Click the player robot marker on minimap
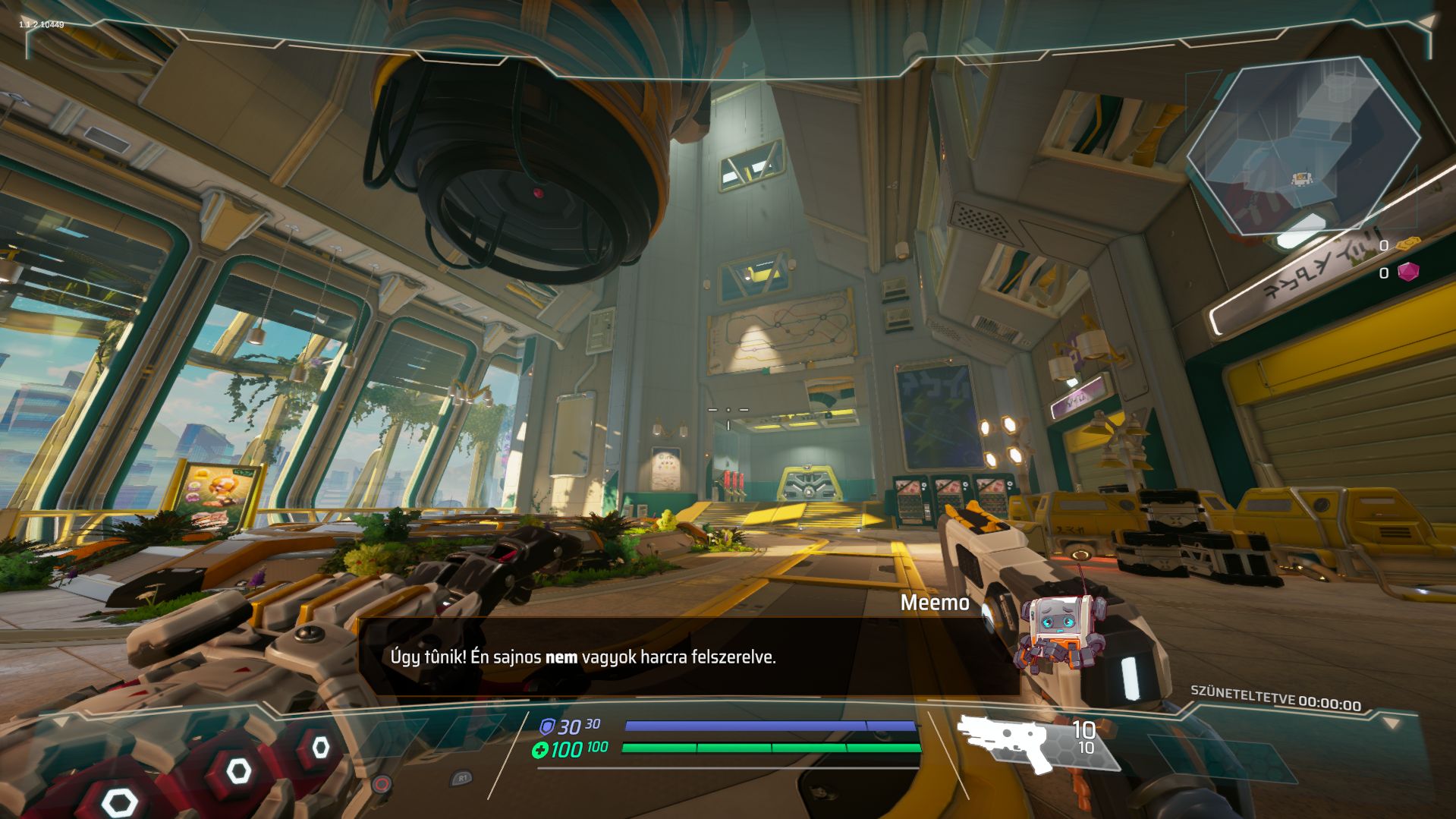1456x819 pixels. coord(1300,179)
